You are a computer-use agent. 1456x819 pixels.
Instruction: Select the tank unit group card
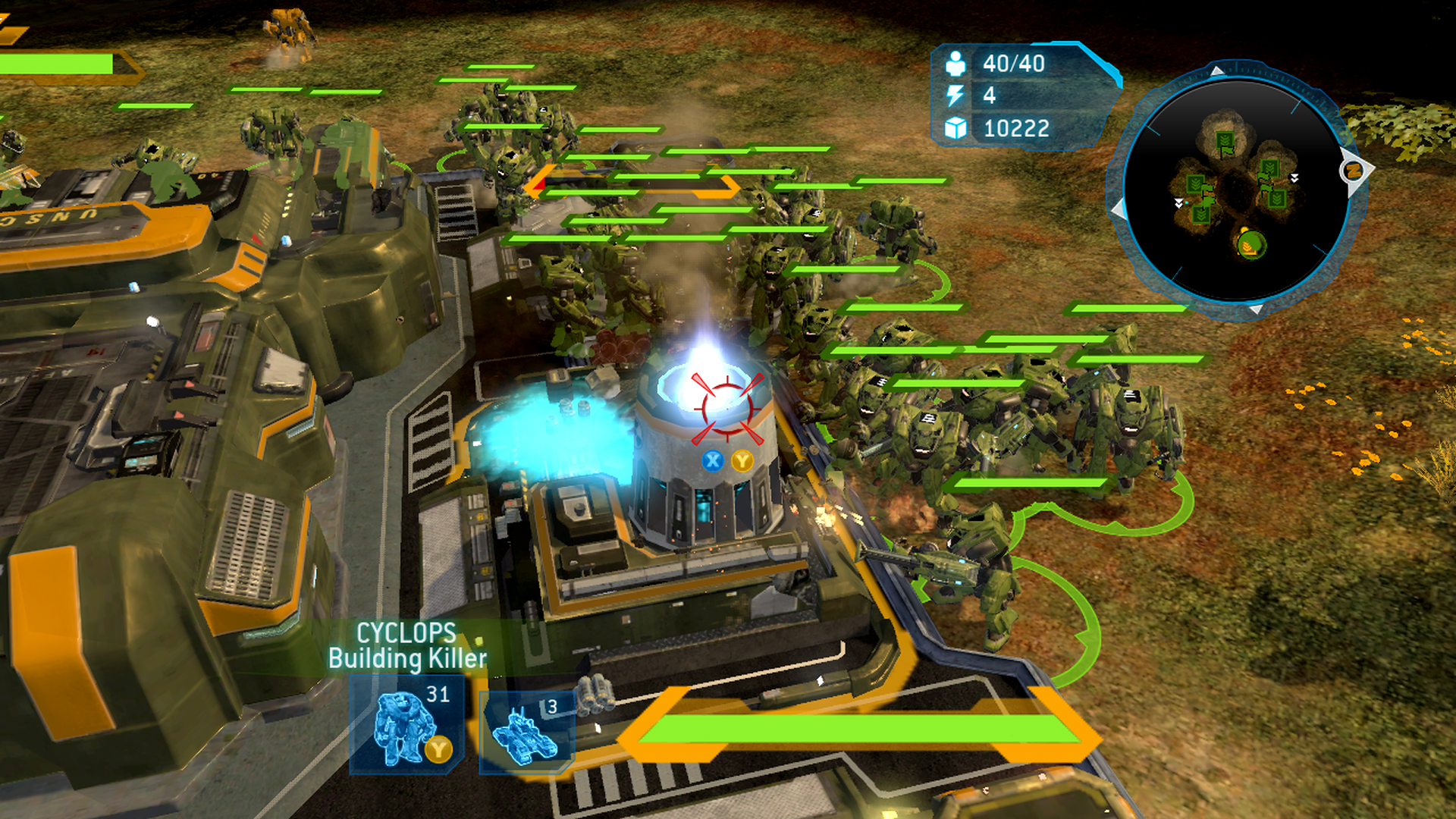coord(526,731)
